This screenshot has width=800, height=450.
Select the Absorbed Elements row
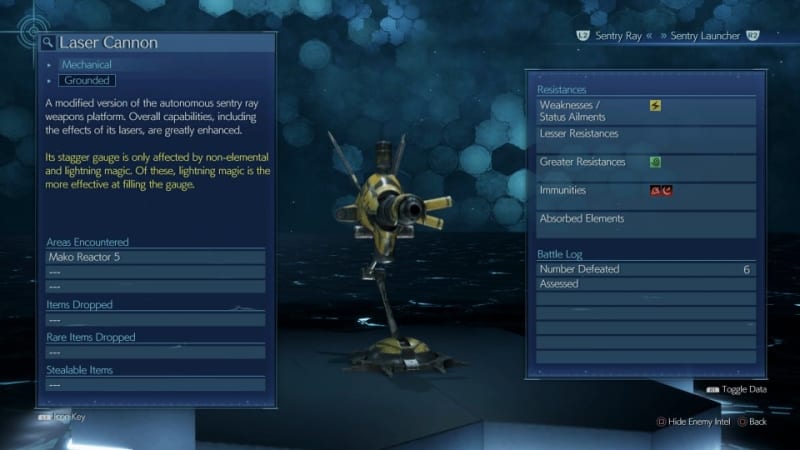pyautogui.click(x=645, y=218)
